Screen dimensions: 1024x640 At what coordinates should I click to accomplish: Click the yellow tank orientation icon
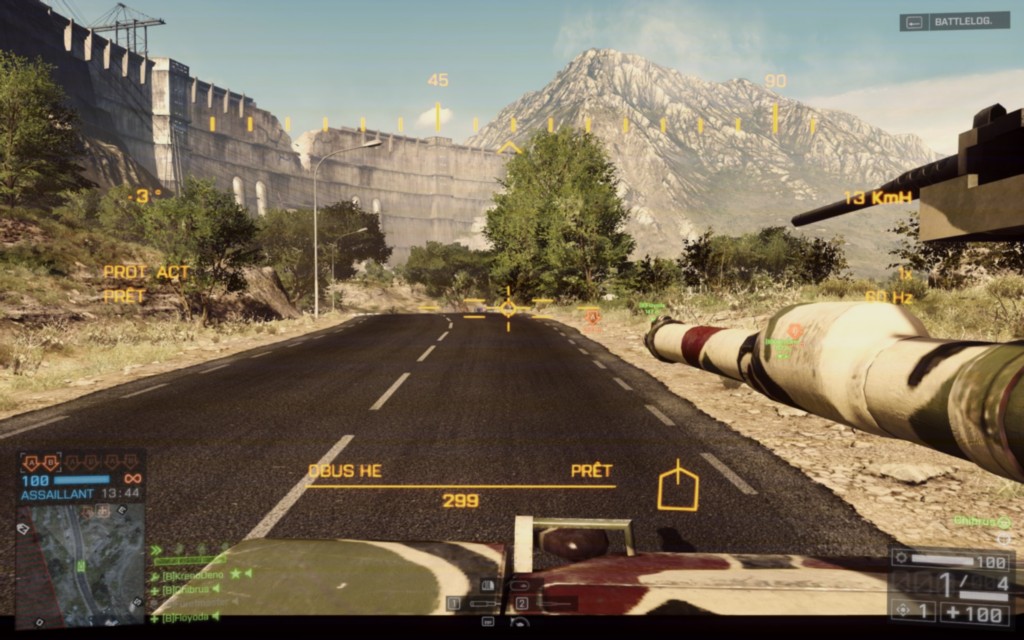(x=677, y=487)
